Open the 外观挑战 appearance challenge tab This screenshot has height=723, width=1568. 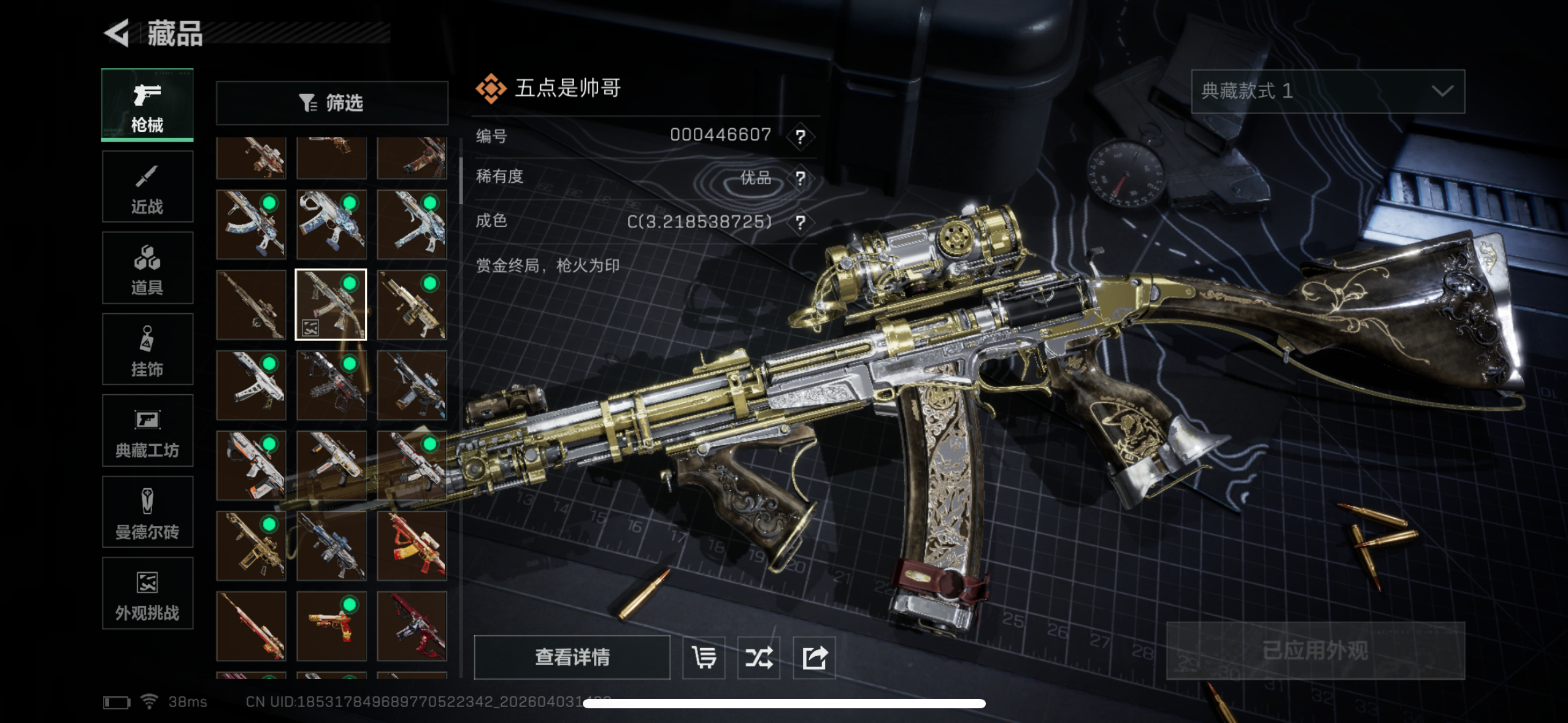(x=147, y=594)
